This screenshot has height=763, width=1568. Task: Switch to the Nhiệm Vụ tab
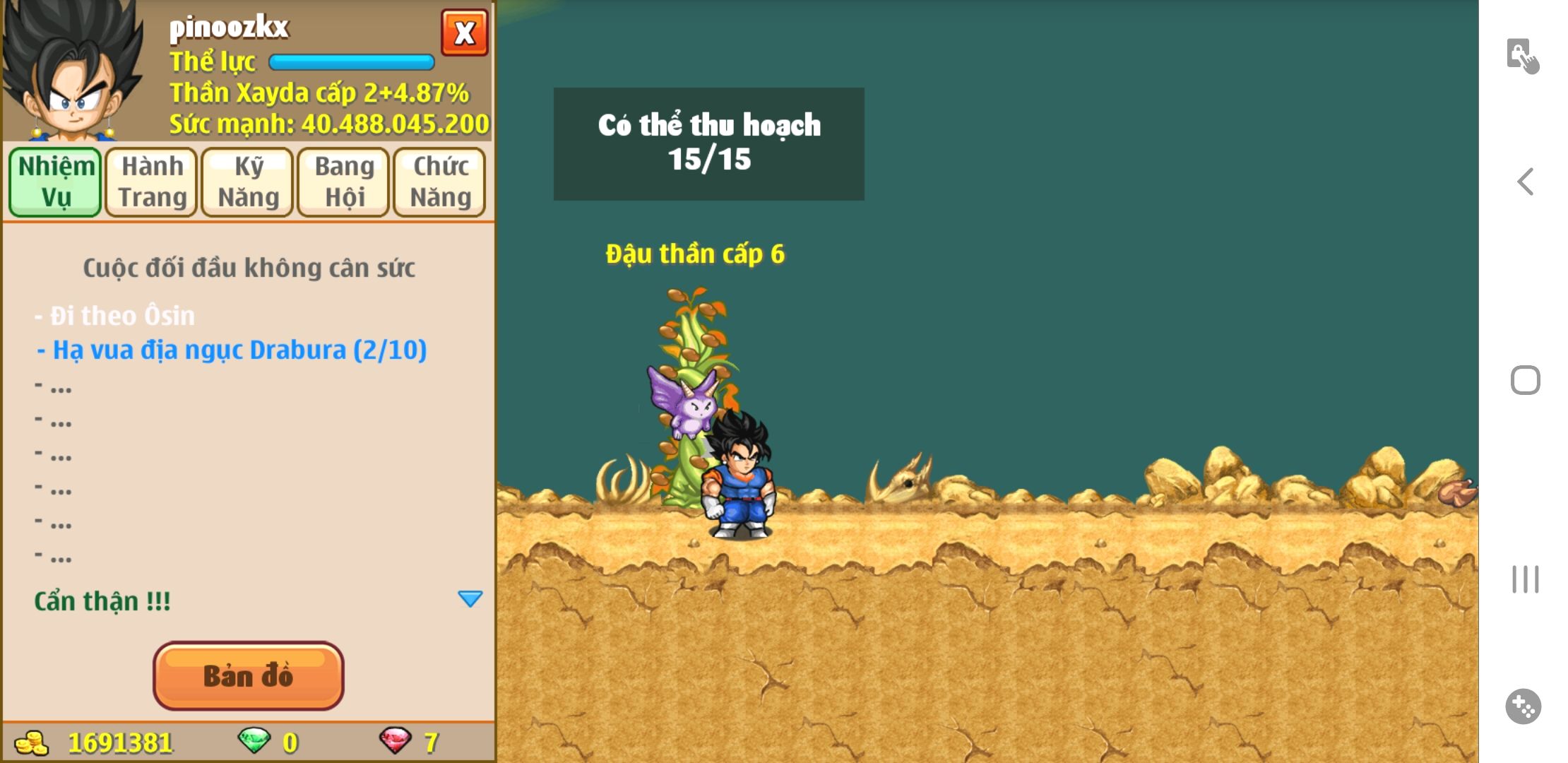pos(56,182)
